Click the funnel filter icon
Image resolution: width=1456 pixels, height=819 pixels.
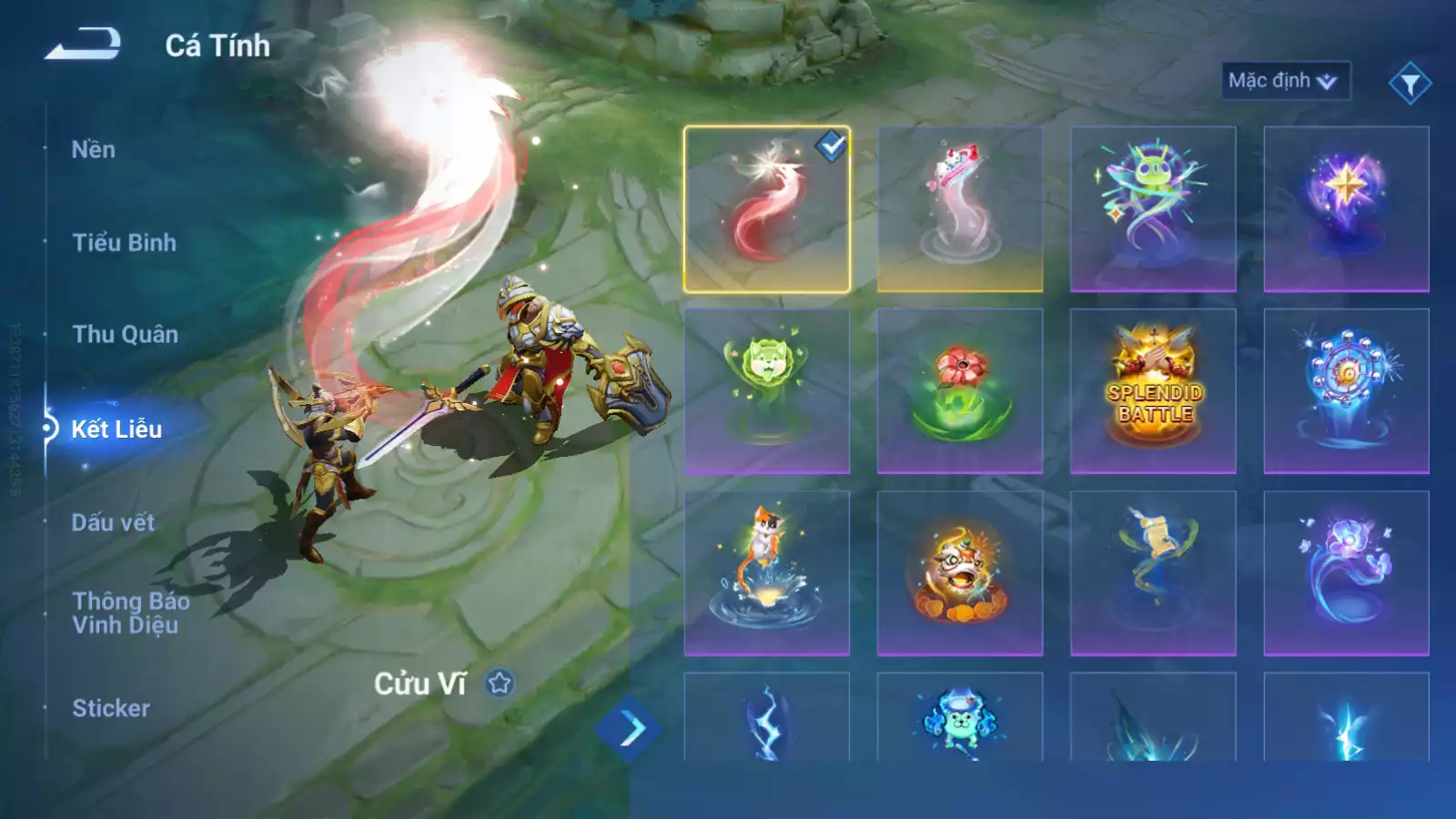point(1410,84)
